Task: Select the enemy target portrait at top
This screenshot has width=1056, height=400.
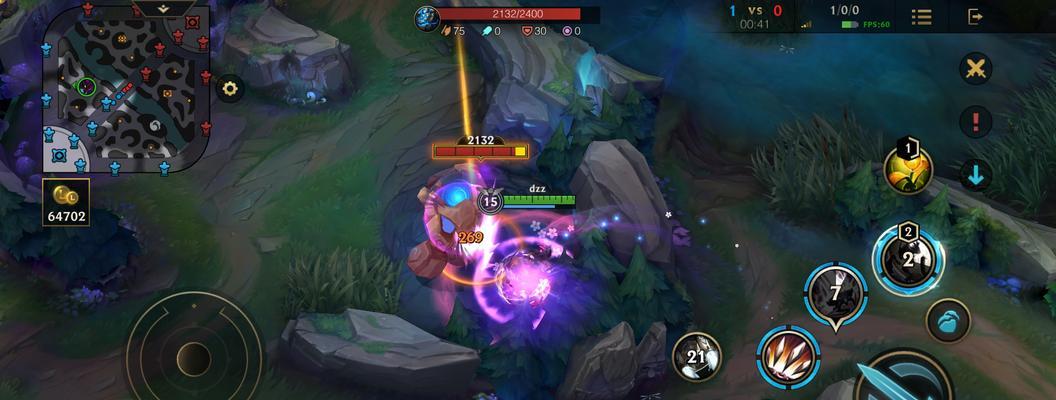Action: pyautogui.click(x=429, y=15)
